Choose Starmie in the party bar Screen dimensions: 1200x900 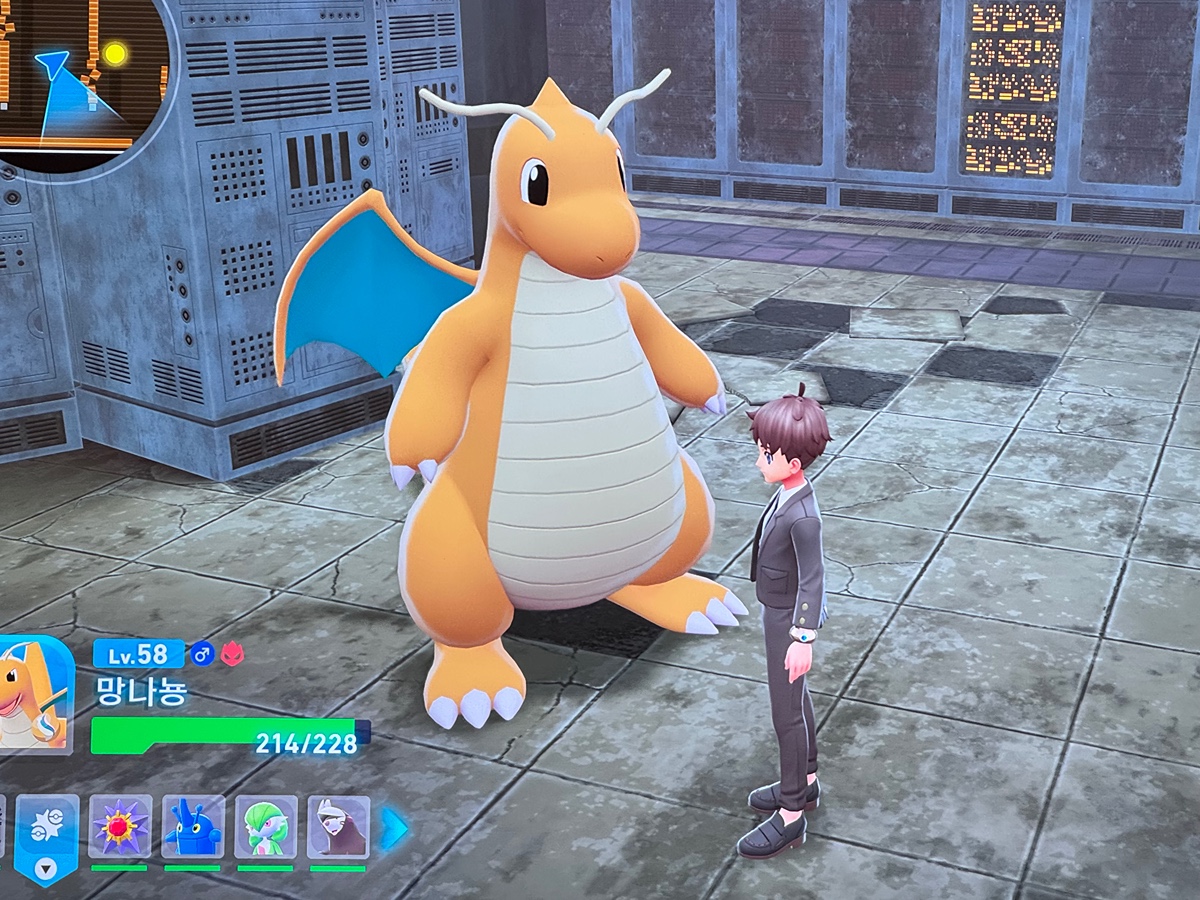[120, 827]
